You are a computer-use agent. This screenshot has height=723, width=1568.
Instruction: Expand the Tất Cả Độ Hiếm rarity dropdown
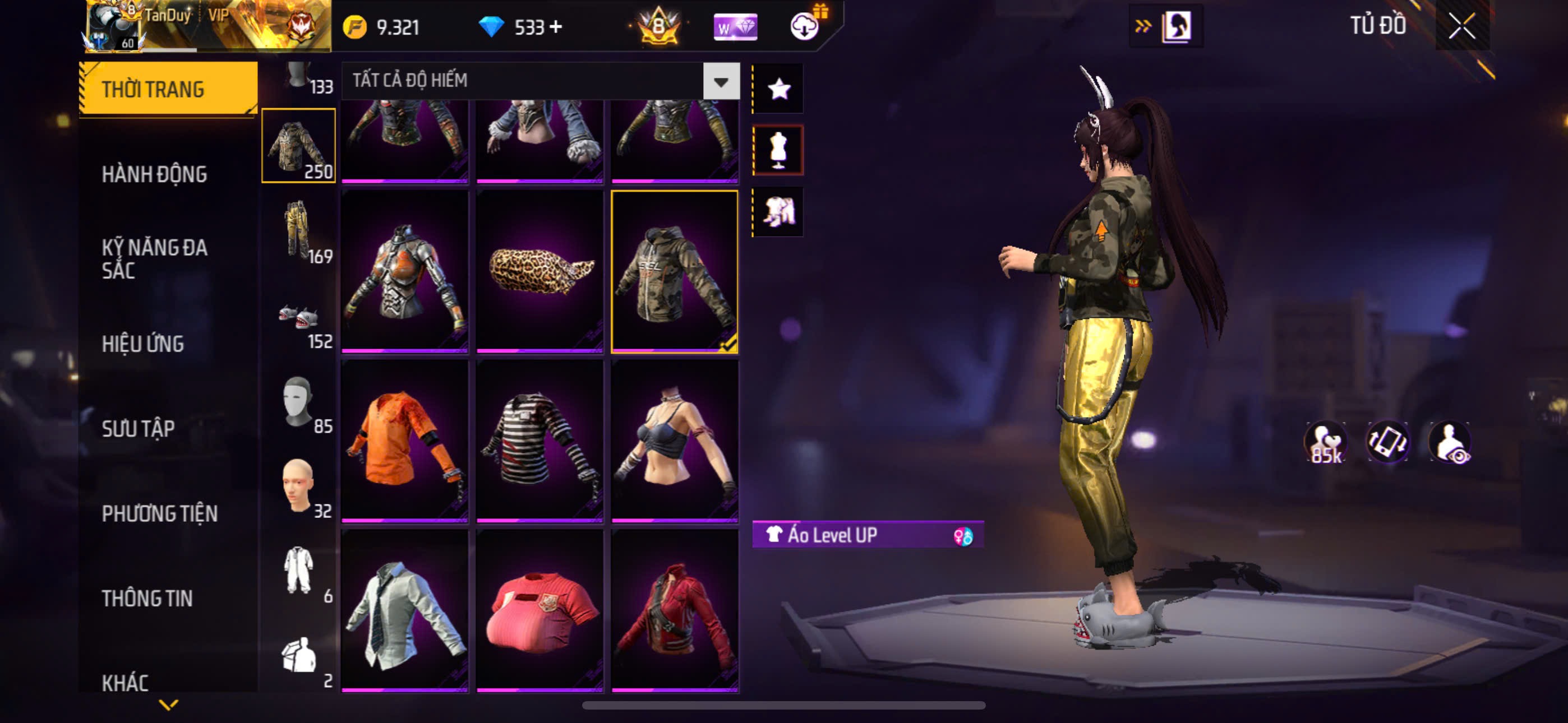click(721, 81)
